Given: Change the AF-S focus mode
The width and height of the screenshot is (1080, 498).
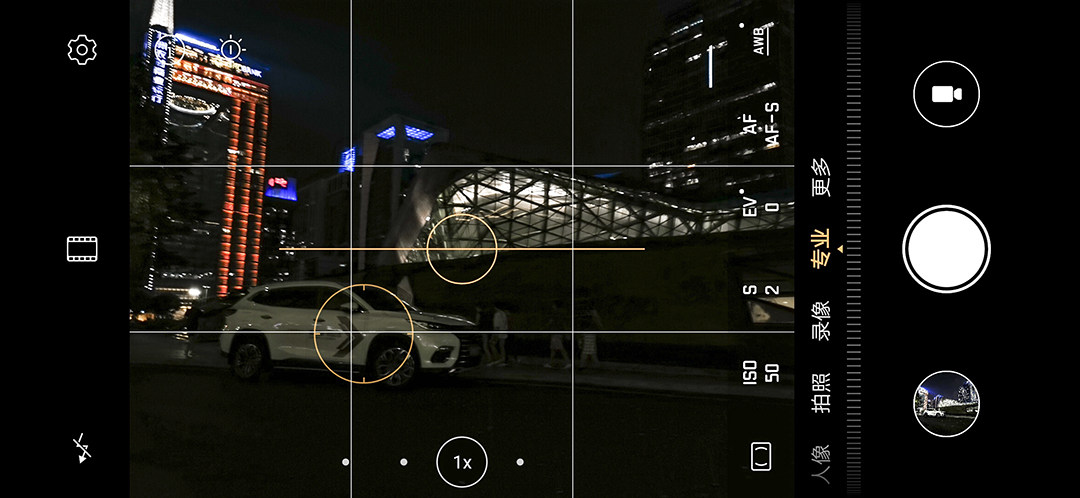Looking at the screenshot, I should tap(760, 126).
